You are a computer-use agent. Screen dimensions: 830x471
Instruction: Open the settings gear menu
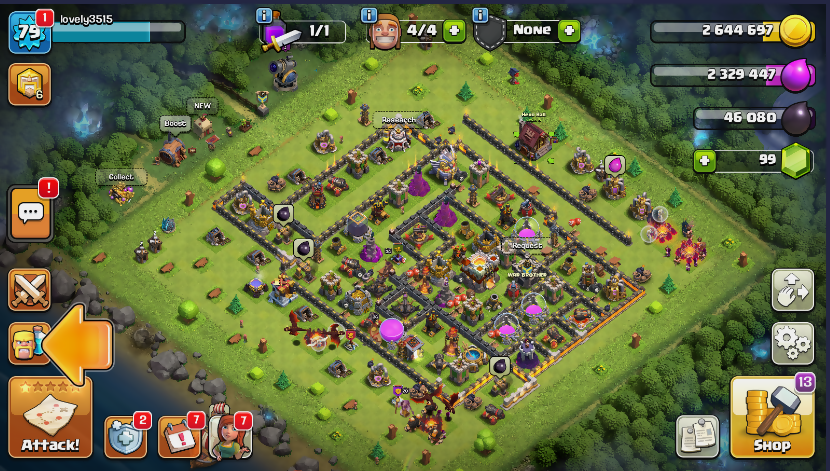(x=792, y=342)
